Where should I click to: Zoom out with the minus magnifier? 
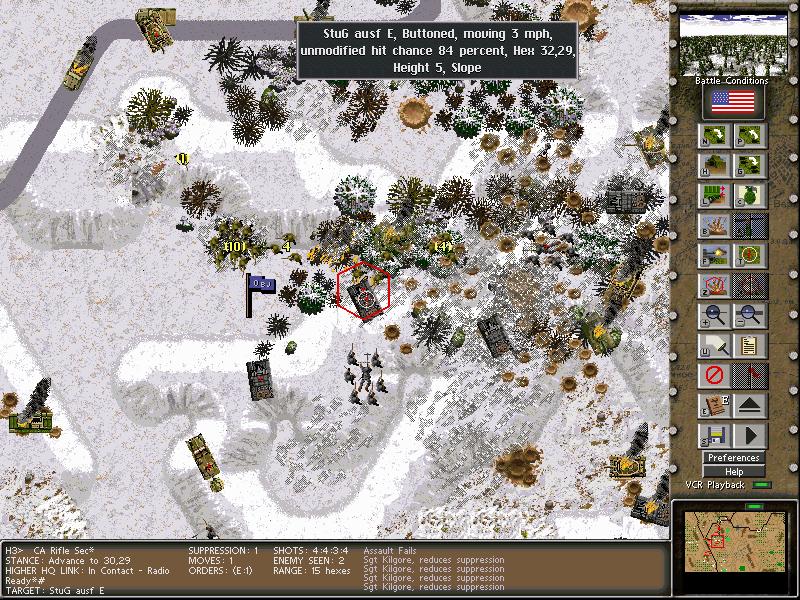click(x=750, y=316)
